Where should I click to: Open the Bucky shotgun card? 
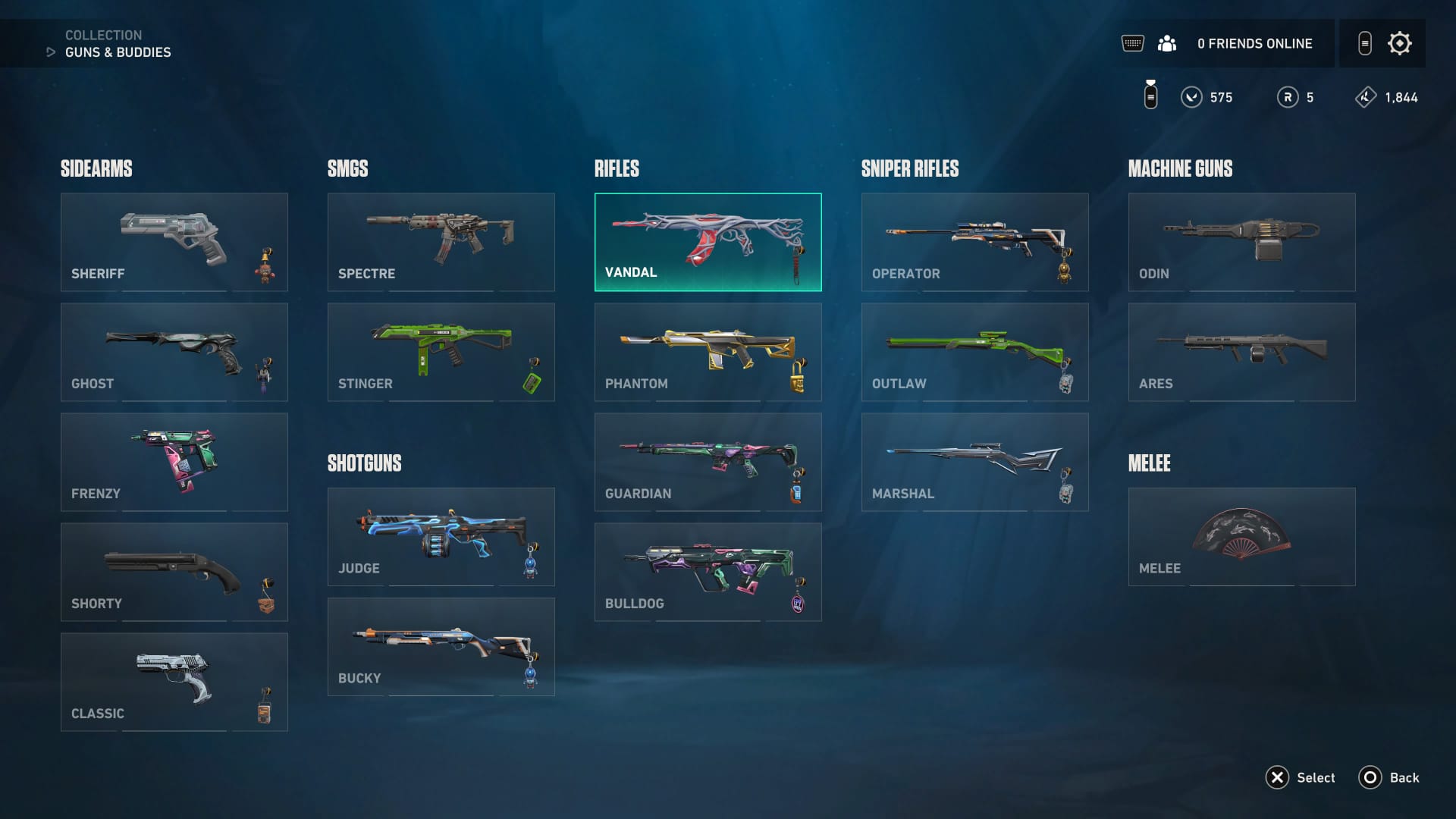(x=441, y=646)
